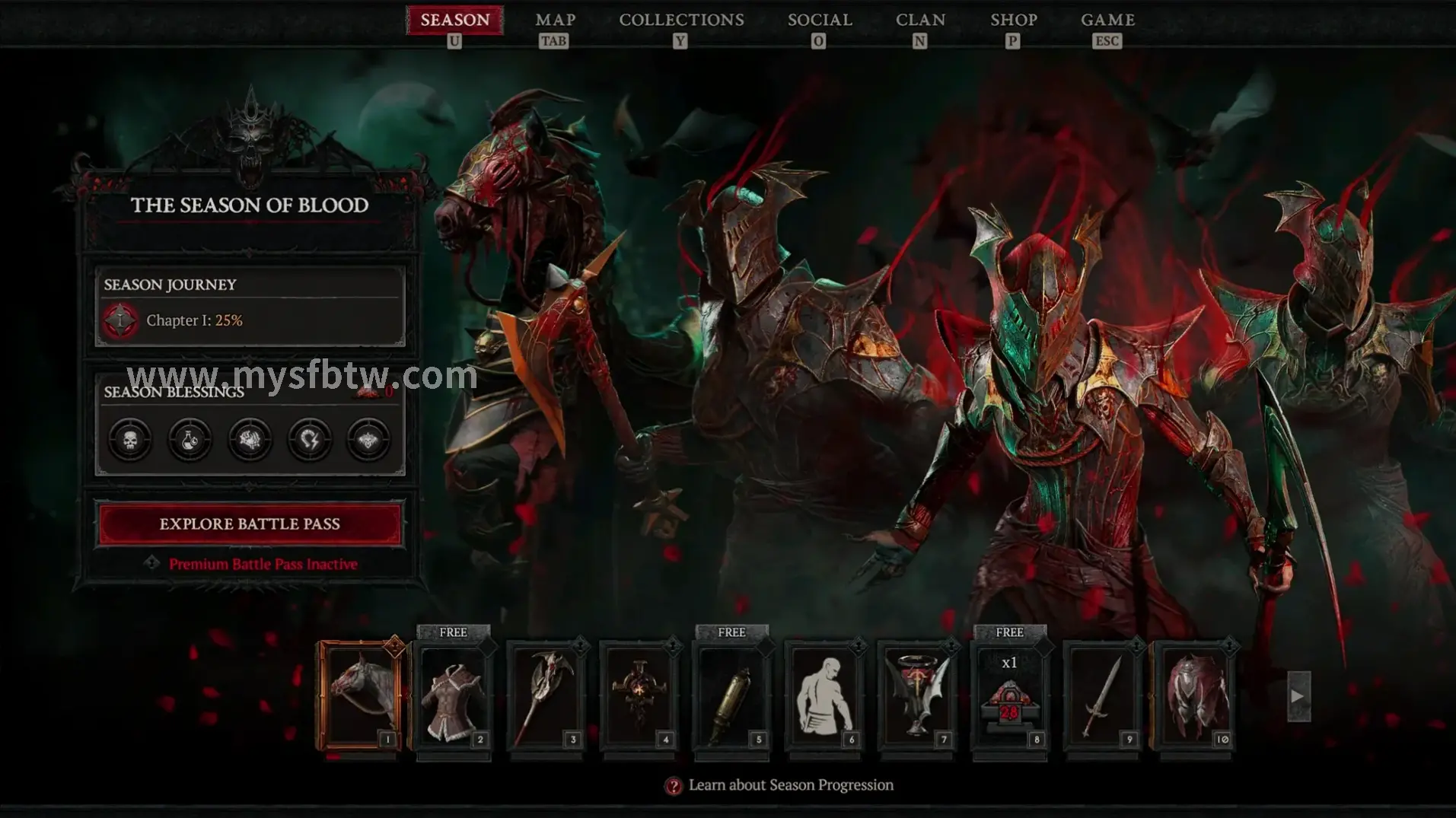Choose the shirtless emote figure reward

click(824, 696)
